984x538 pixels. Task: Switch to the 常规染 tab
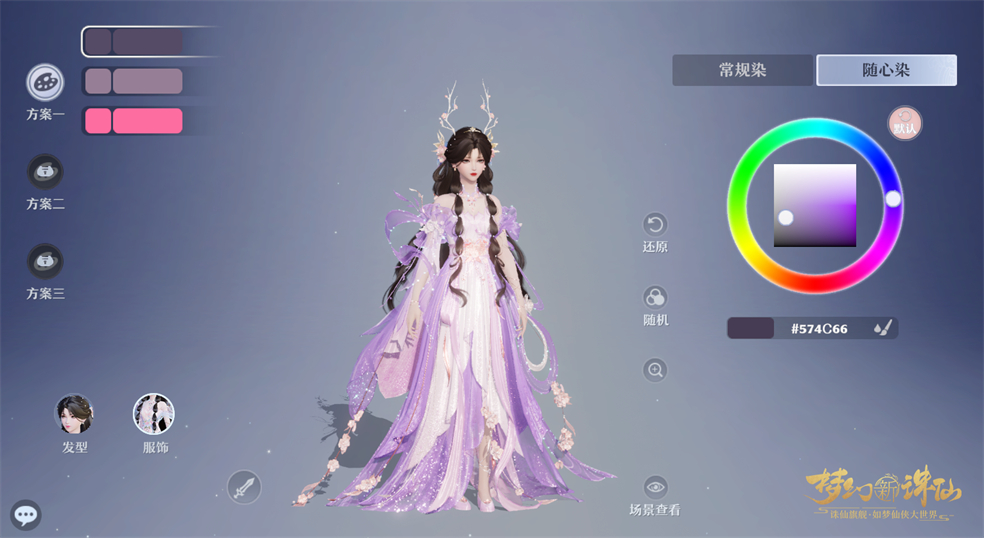(x=742, y=70)
